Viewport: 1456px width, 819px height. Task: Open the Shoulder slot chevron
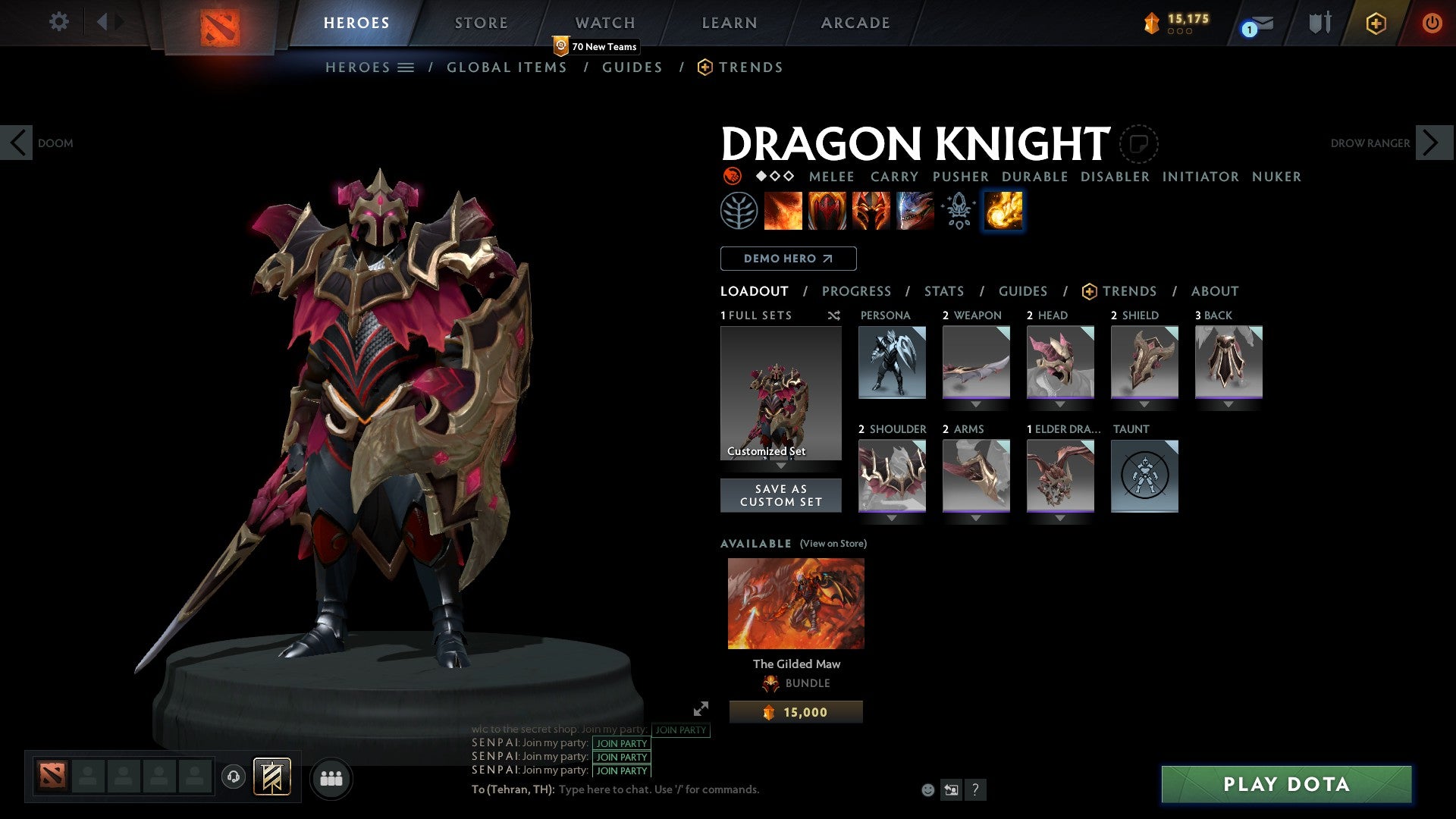coord(892,518)
